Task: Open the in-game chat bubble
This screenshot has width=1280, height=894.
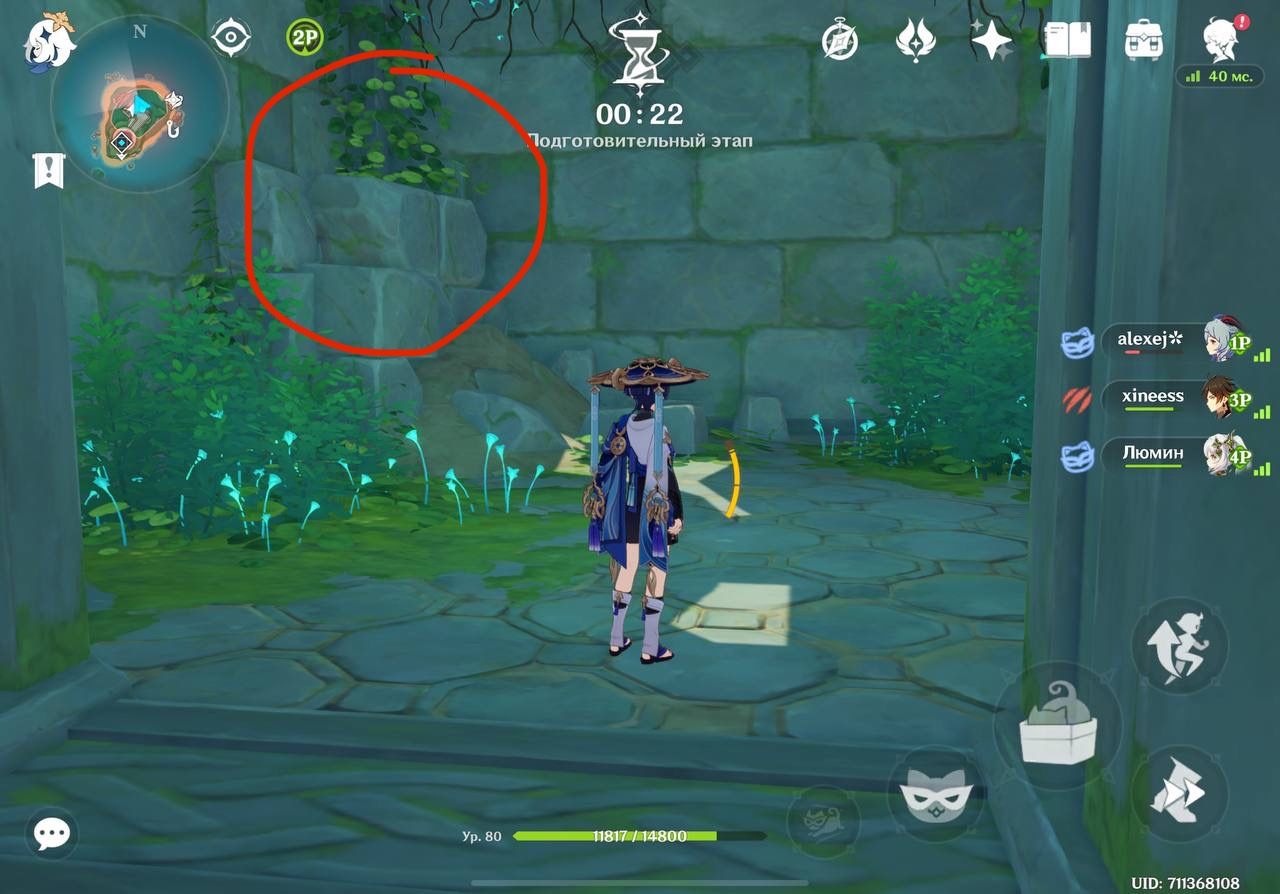Action: click(50, 833)
